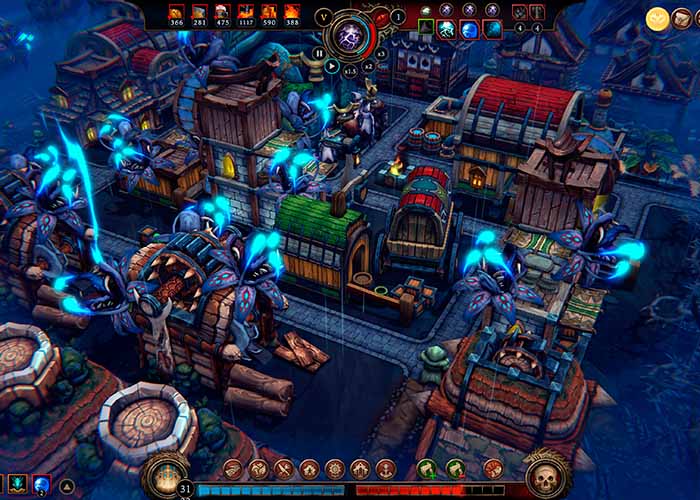Click the red flag icon
The width and height of the screenshot is (700, 500).
[x=493, y=468]
